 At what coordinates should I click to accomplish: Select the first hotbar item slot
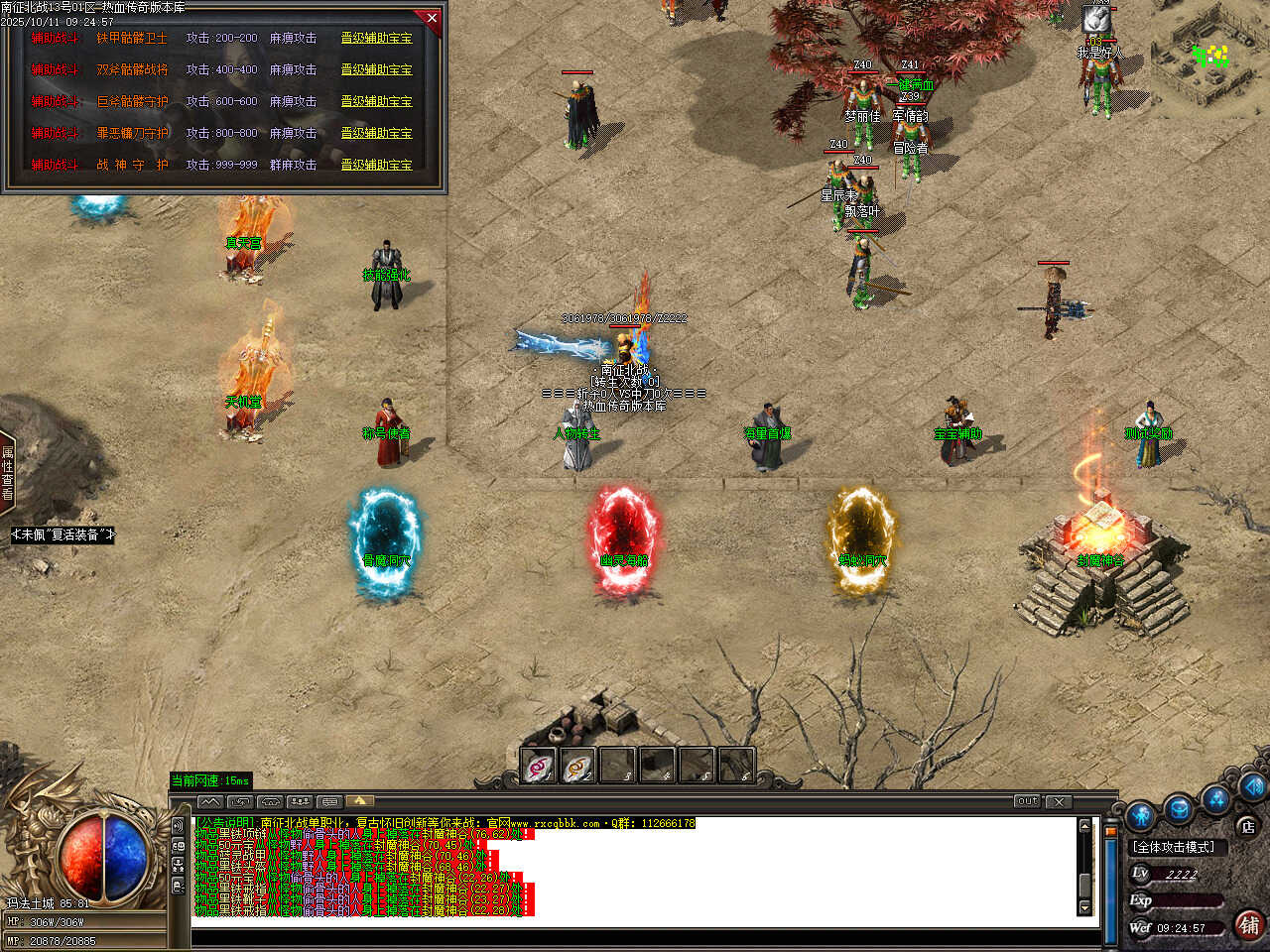[x=539, y=766]
